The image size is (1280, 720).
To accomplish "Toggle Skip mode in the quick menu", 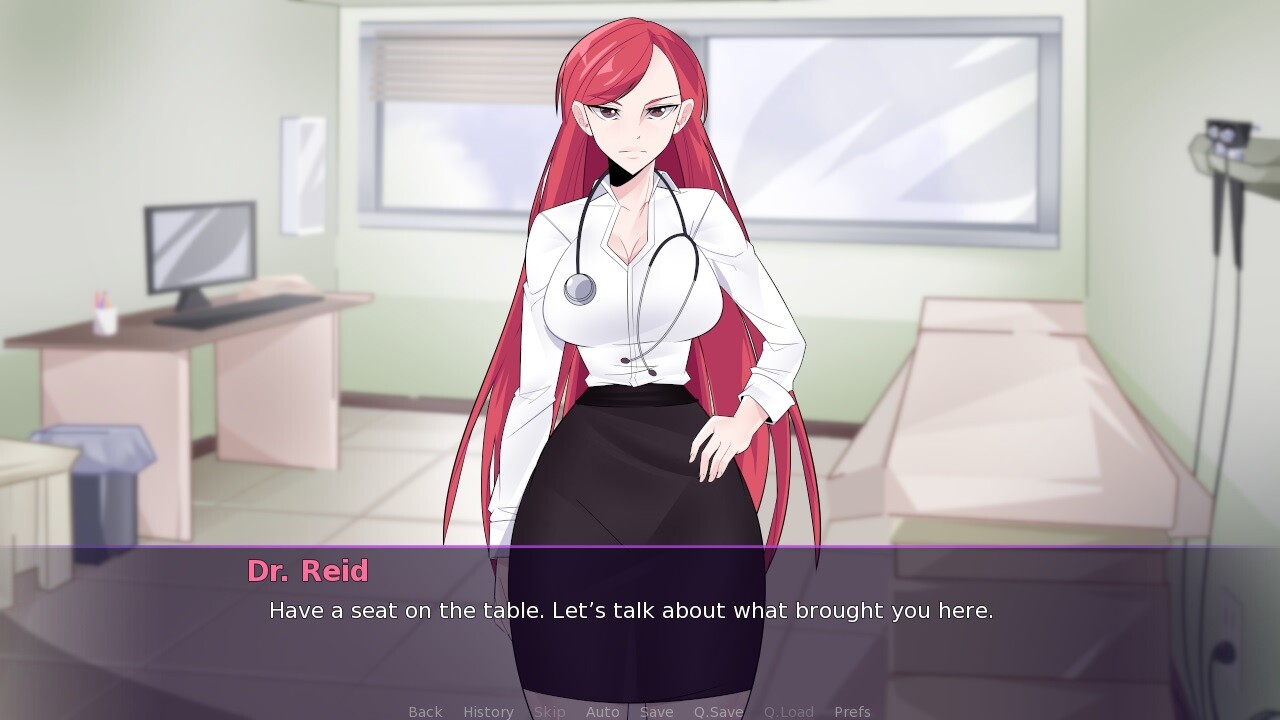I will pyautogui.click(x=549, y=711).
